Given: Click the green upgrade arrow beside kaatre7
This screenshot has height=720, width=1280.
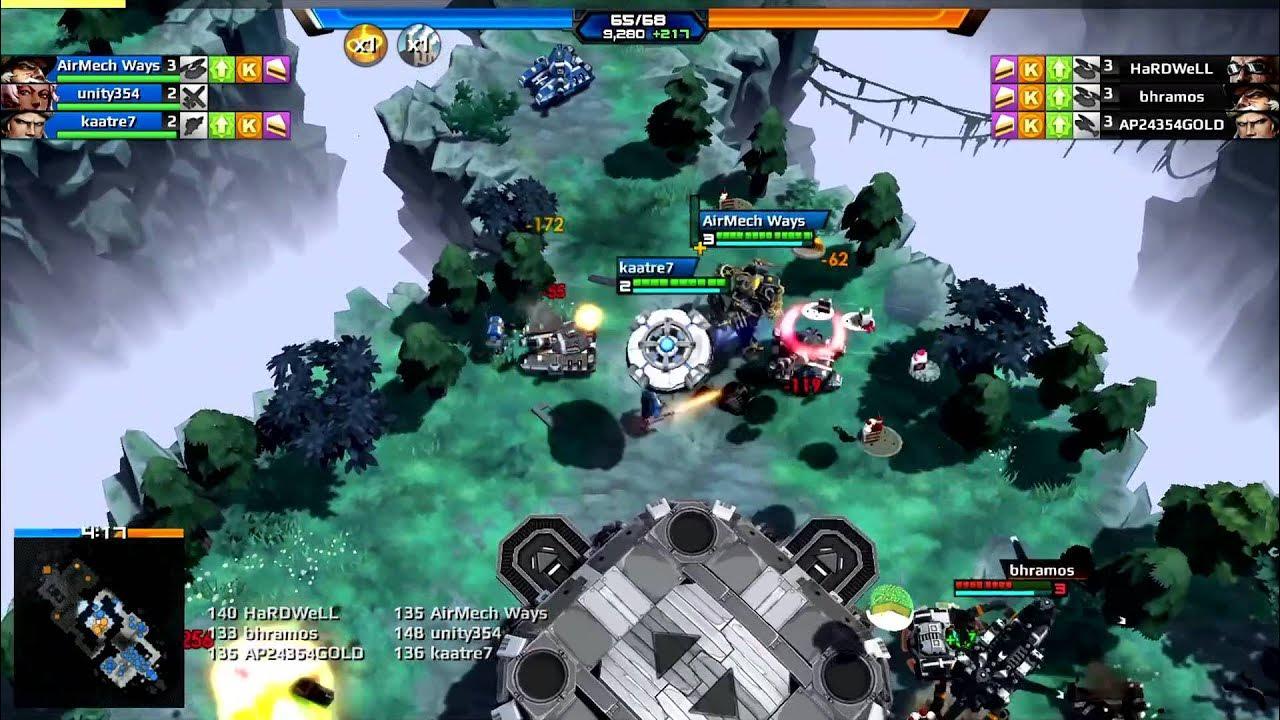Looking at the screenshot, I should point(221,125).
